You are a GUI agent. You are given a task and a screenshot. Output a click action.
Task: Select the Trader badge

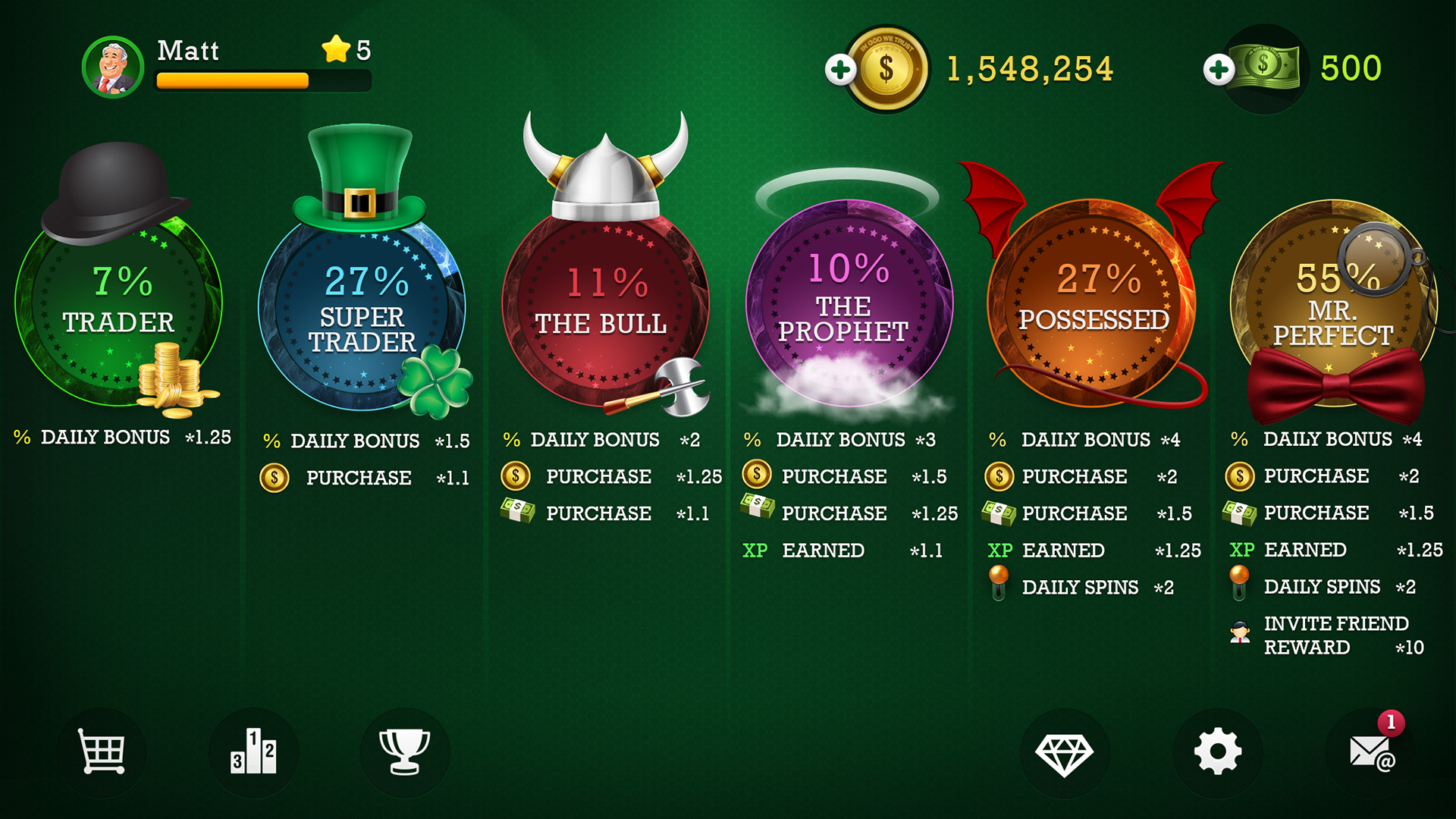[x=118, y=303]
